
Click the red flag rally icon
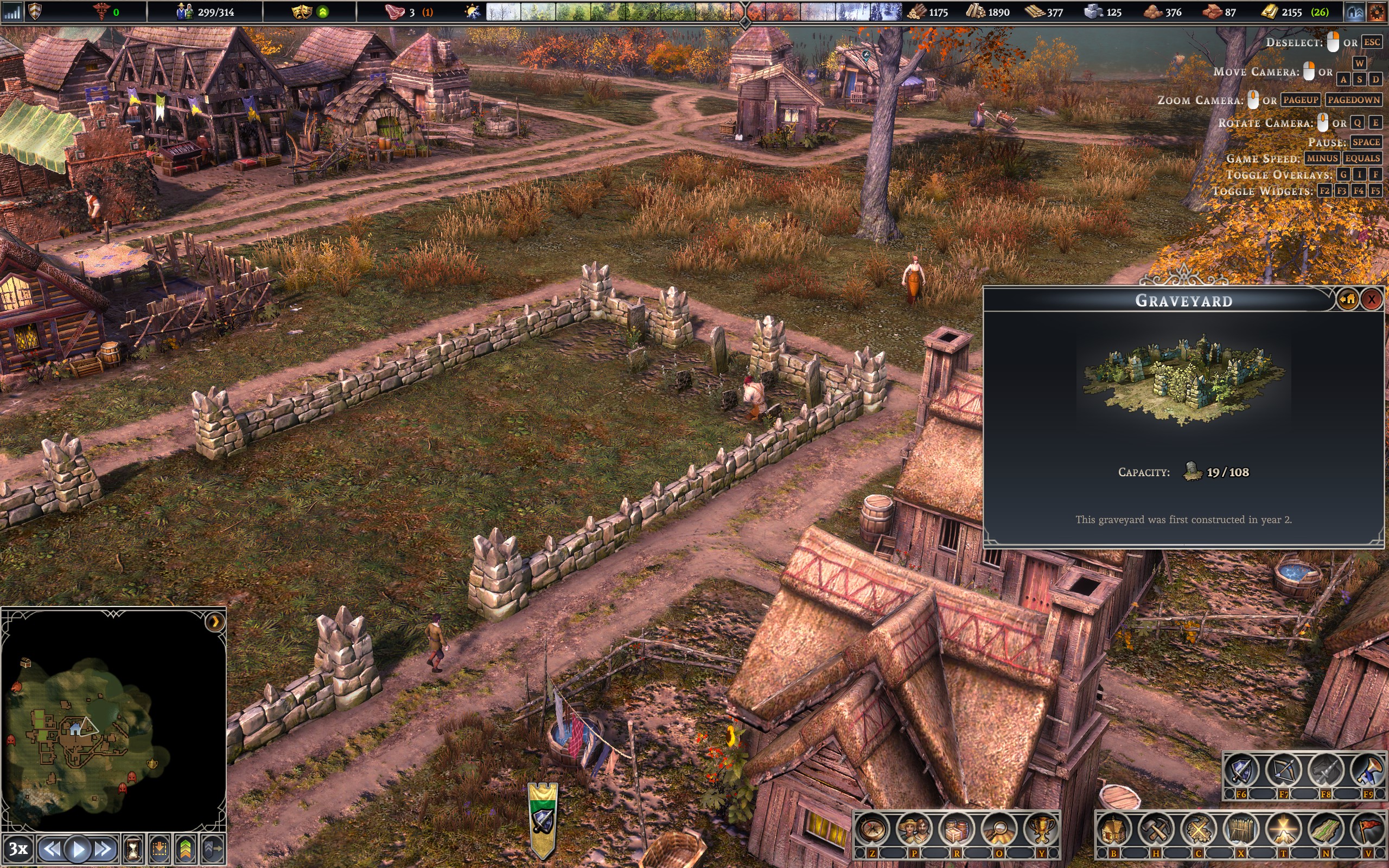[x=1368, y=829]
